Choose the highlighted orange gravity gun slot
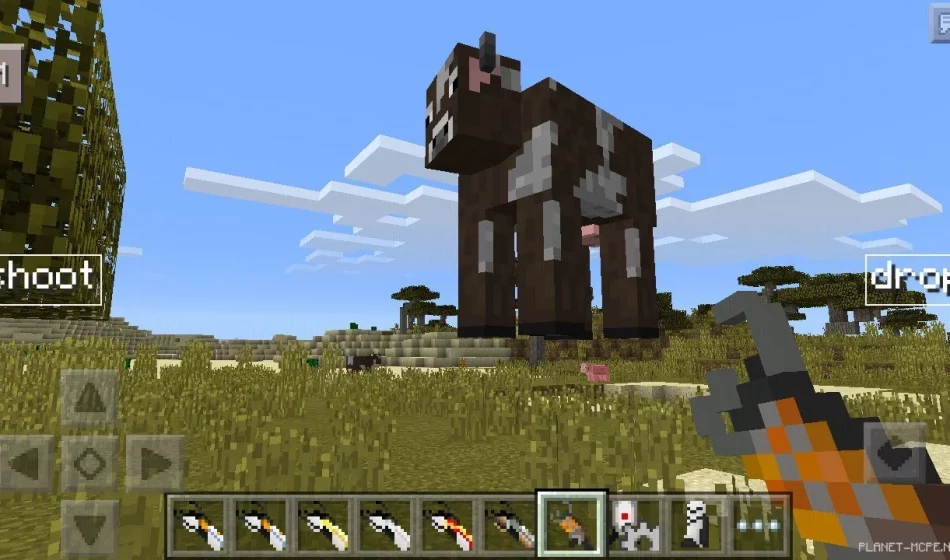Viewport: 950px width, 560px height. pos(572,524)
